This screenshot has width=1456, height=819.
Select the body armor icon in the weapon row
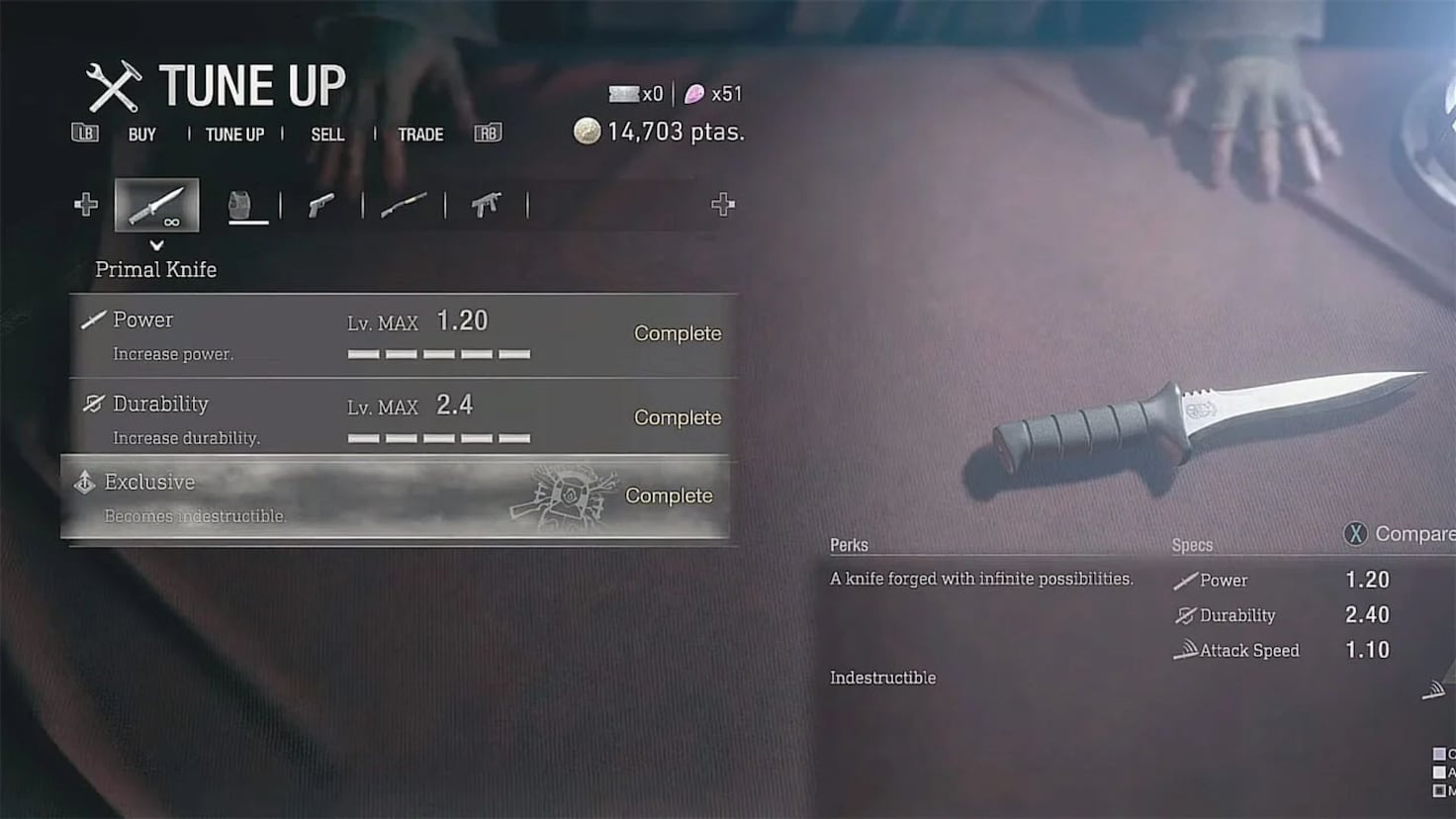pyautogui.click(x=248, y=203)
